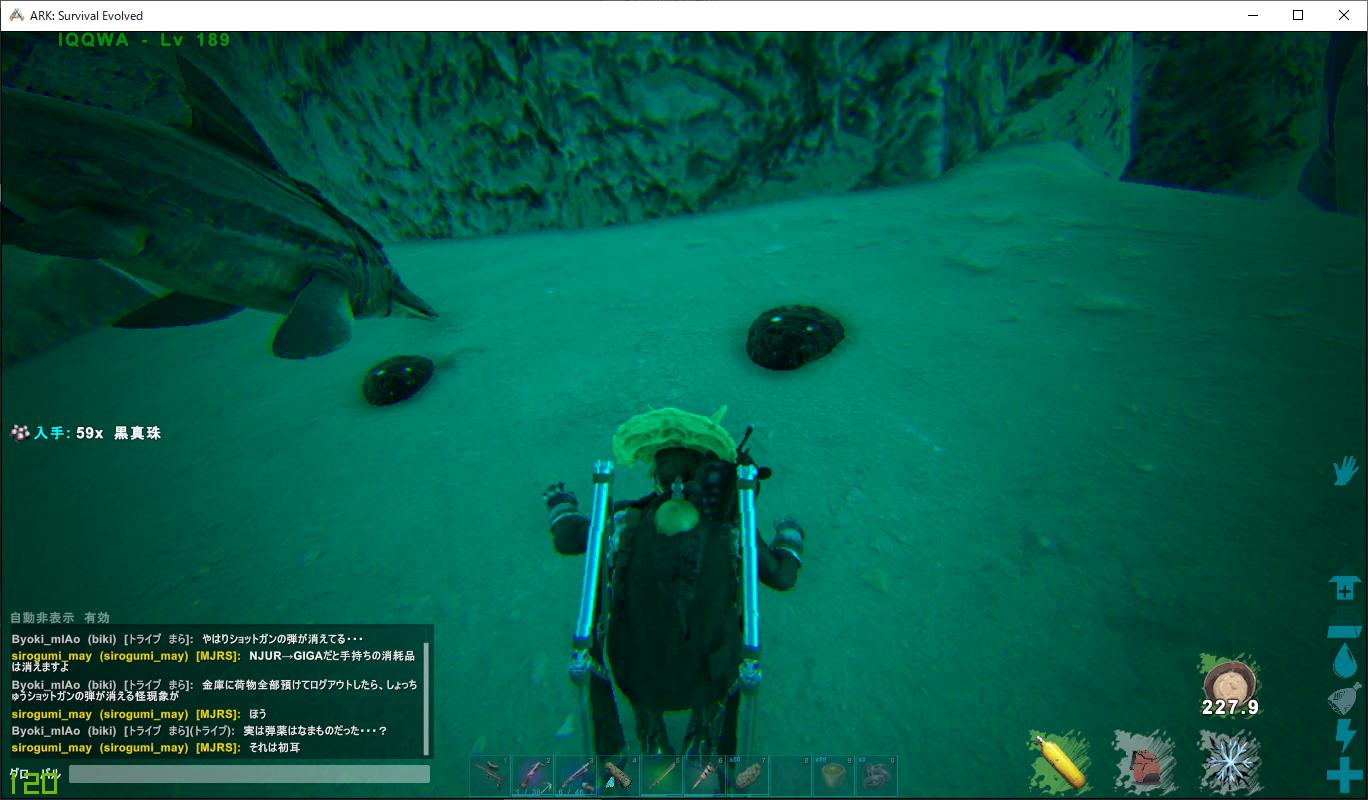Click the insulation house status icon

tap(1343, 589)
